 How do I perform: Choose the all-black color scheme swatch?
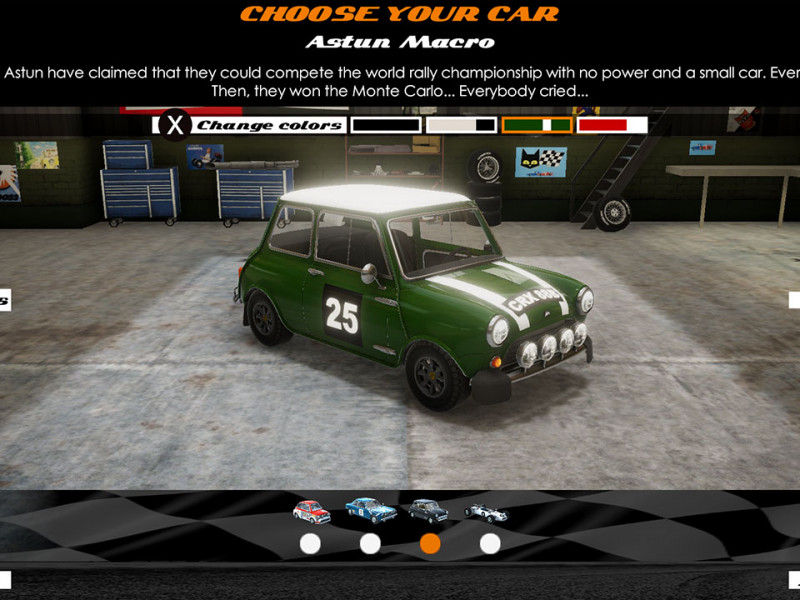(x=386, y=125)
